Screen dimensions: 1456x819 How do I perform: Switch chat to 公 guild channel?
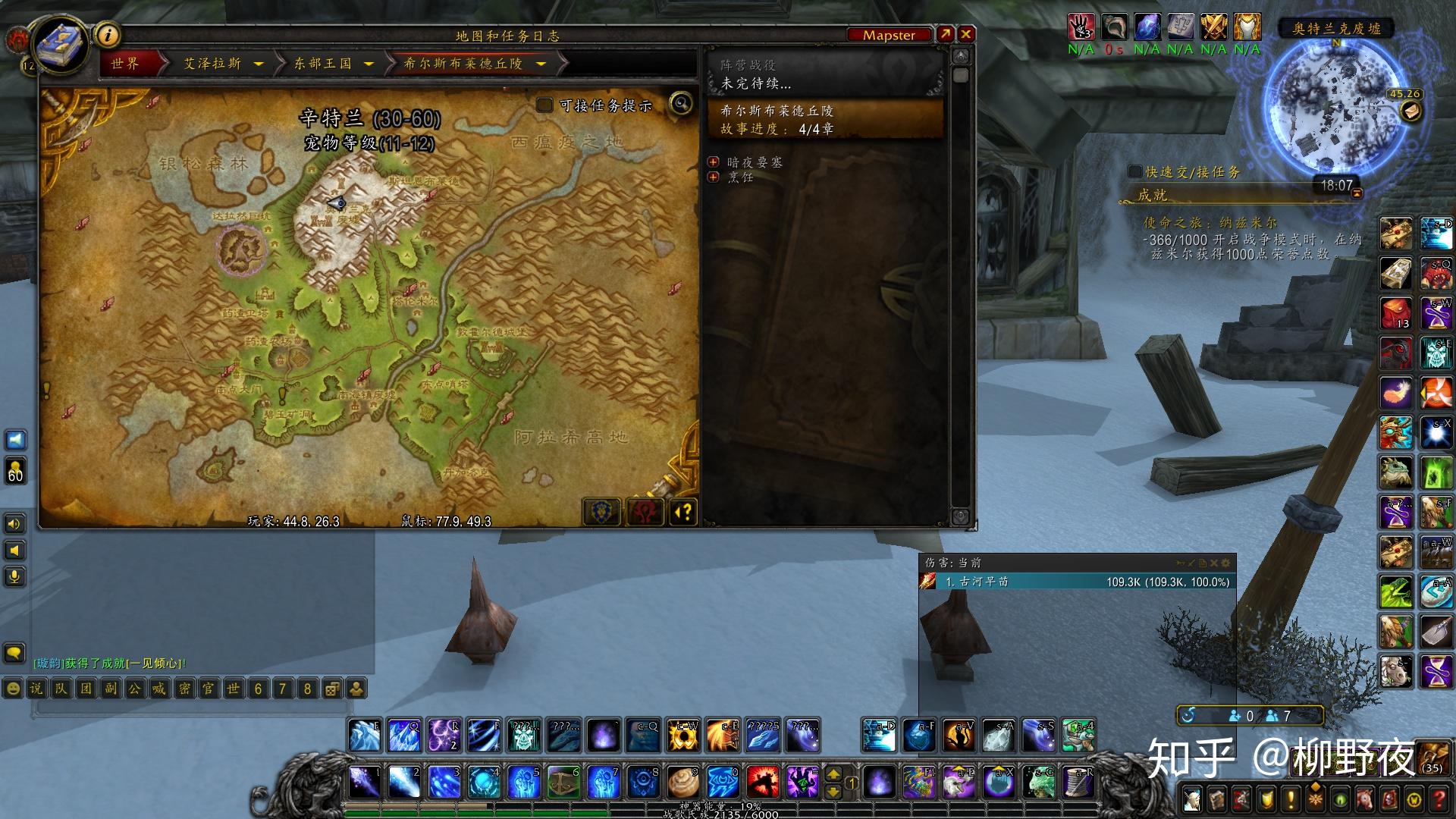[134, 689]
